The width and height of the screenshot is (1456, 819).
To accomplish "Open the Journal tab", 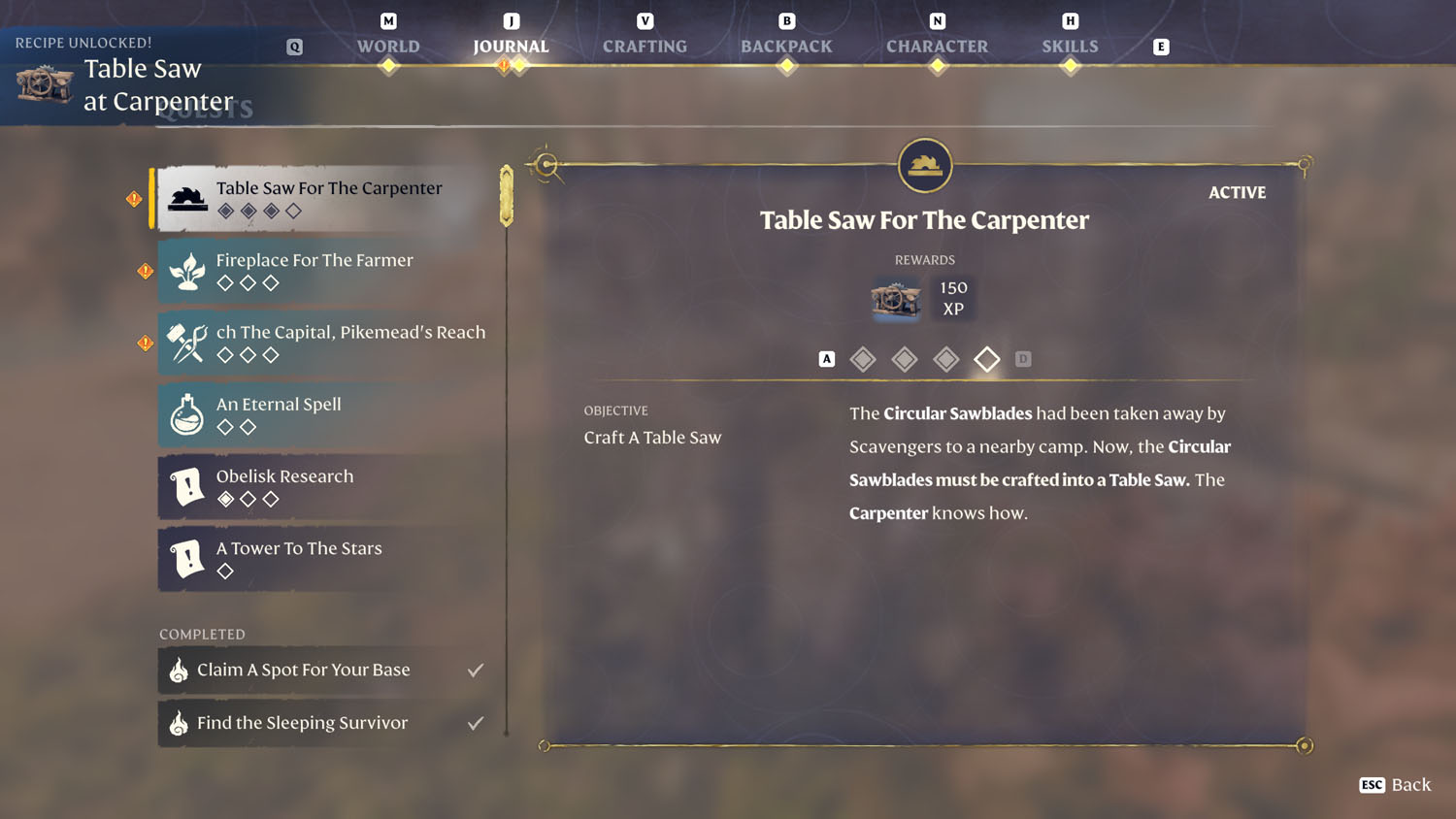I will click(x=511, y=46).
